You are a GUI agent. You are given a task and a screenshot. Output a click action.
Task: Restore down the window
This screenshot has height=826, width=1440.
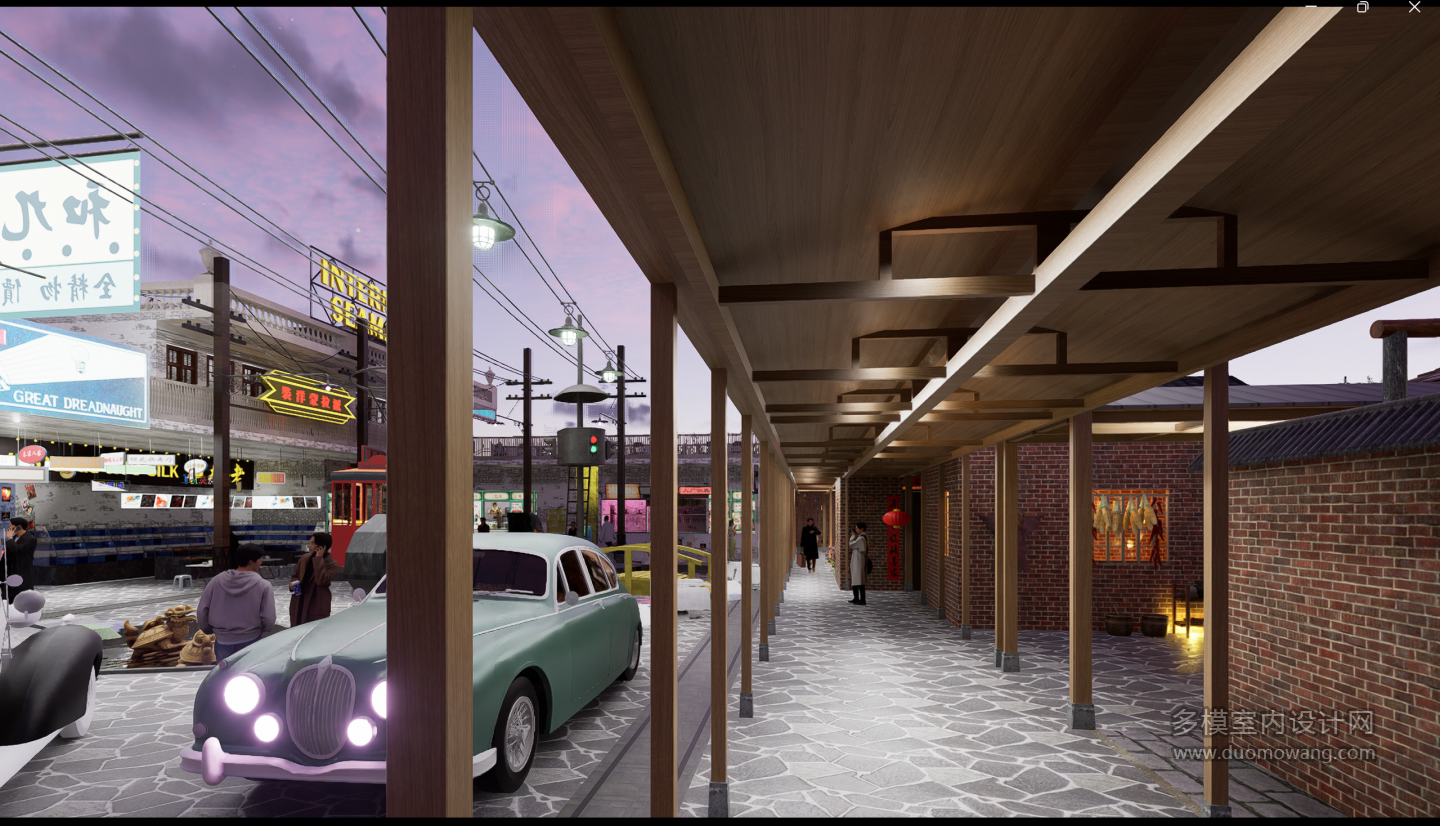pos(1362,7)
